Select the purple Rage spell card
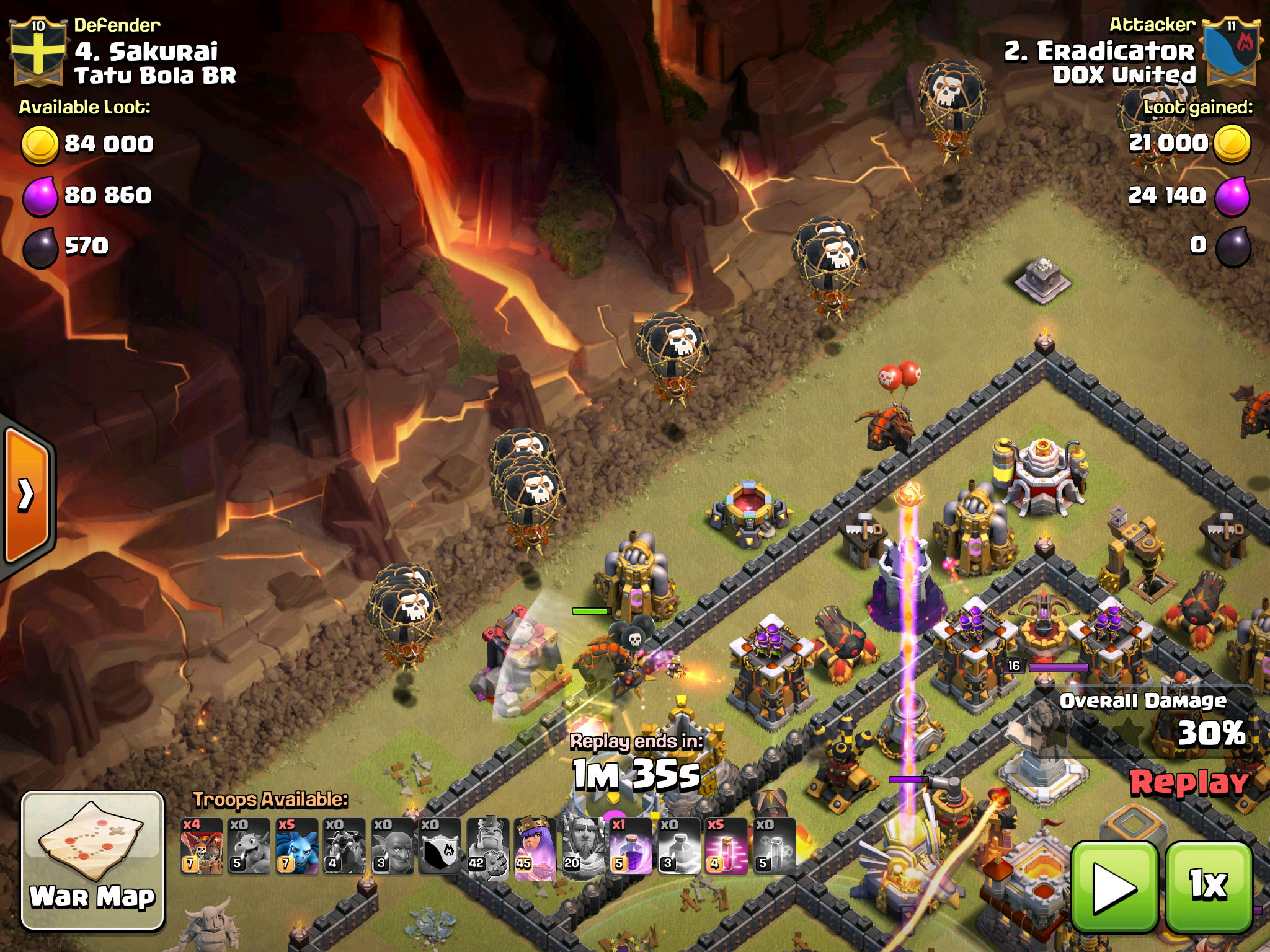The image size is (1270, 952). (x=630, y=846)
